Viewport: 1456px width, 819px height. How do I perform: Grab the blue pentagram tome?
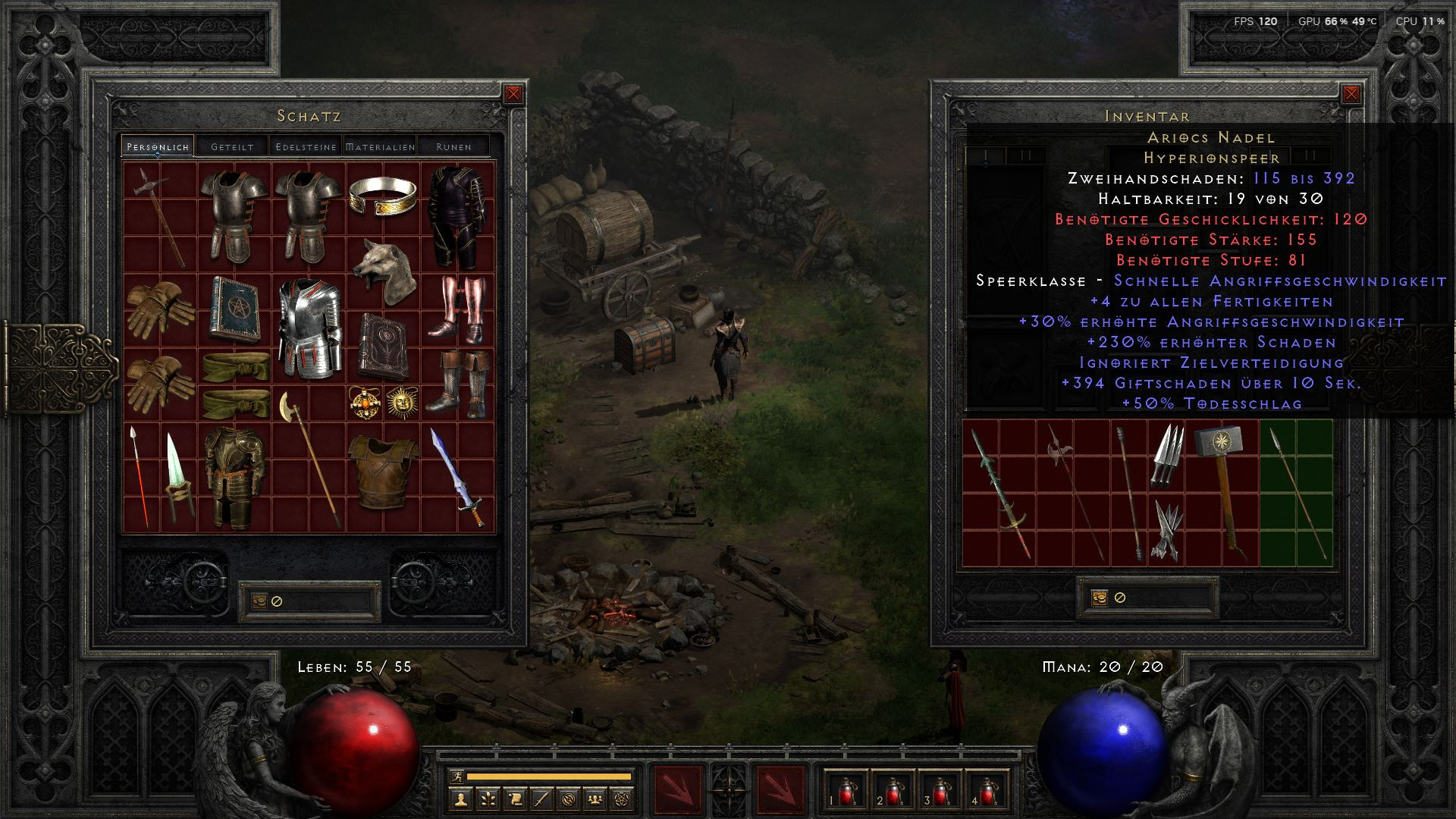click(234, 308)
